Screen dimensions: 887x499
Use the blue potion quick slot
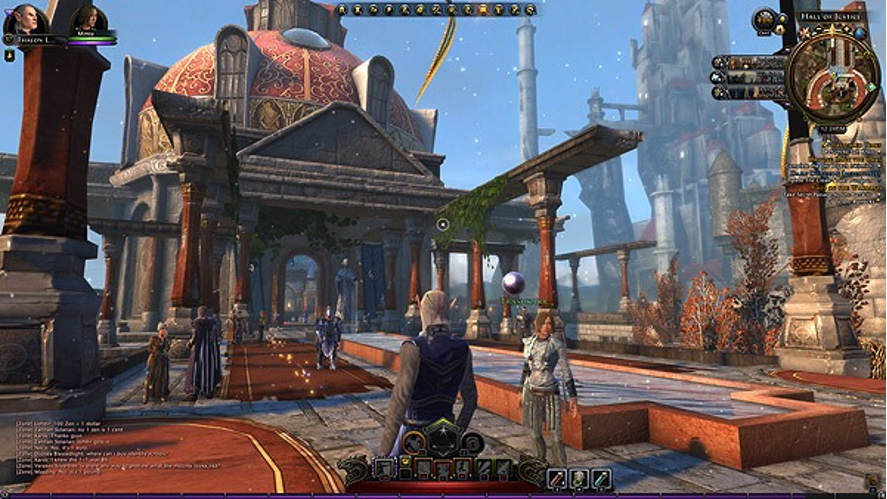click(x=602, y=479)
